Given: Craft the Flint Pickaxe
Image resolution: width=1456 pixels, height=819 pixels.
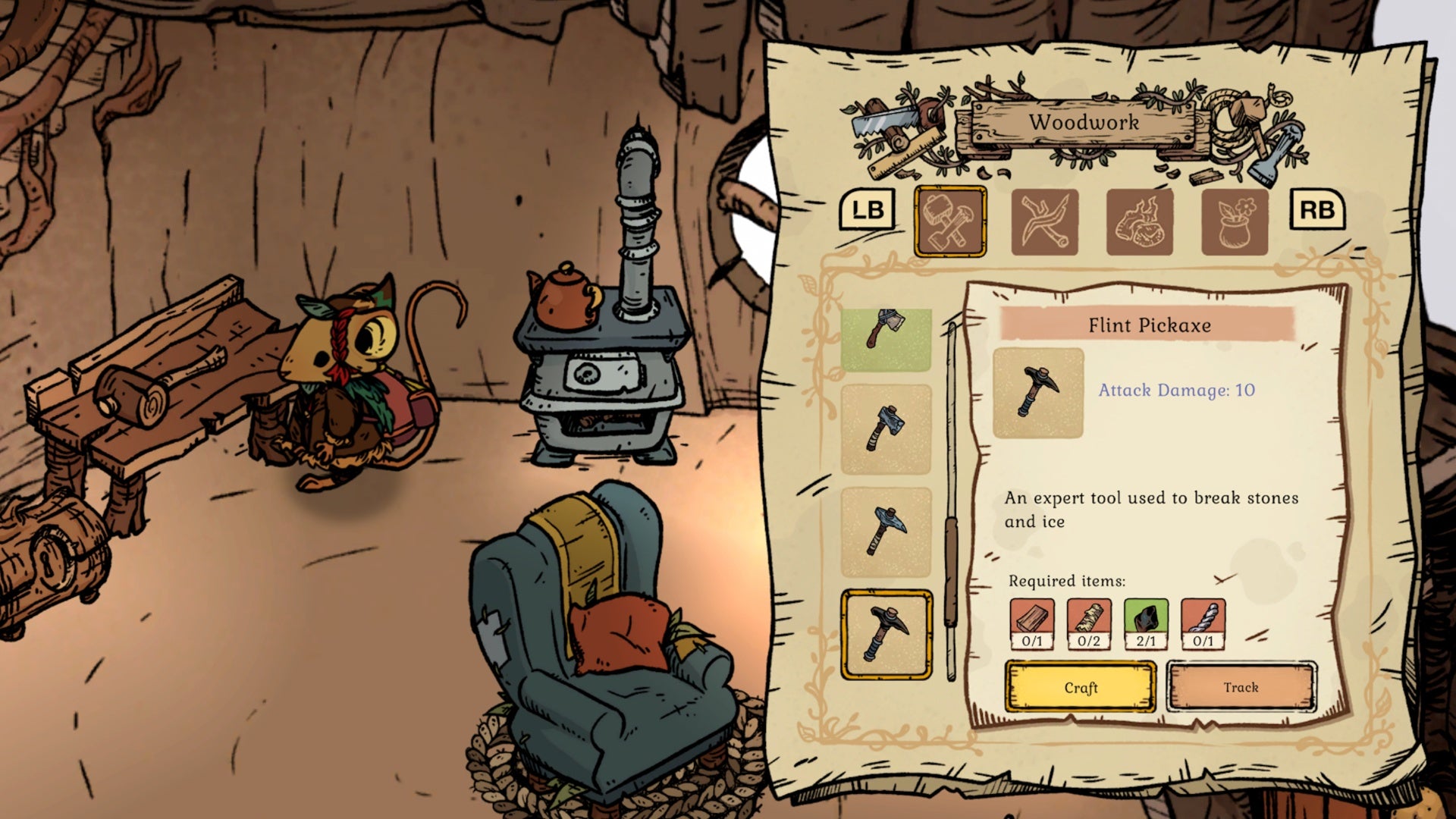Looking at the screenshot, I should pyautogui.click(x=1081, y=687).
